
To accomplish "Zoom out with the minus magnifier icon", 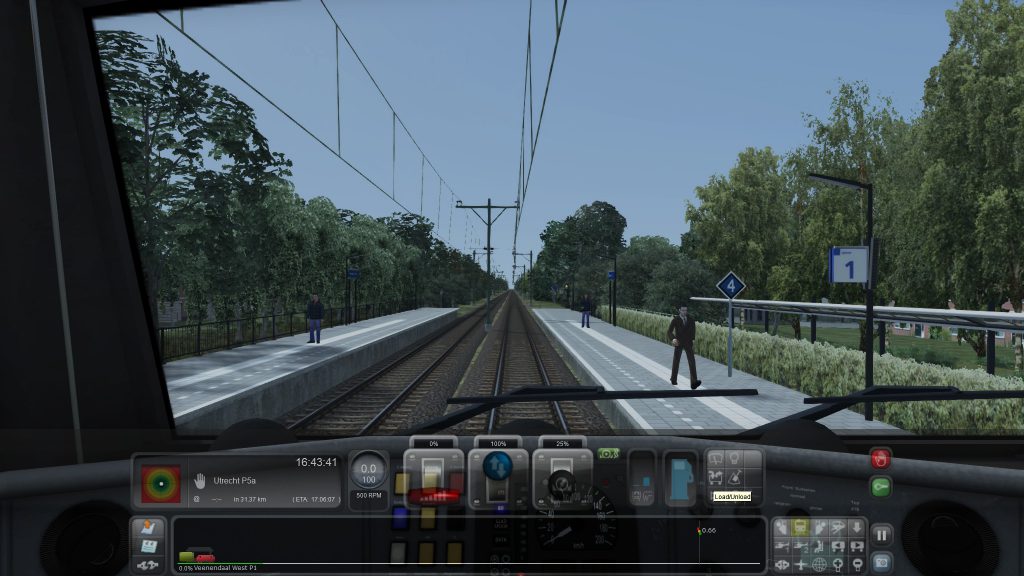I will pyautogui.click(x=857, y=564).
